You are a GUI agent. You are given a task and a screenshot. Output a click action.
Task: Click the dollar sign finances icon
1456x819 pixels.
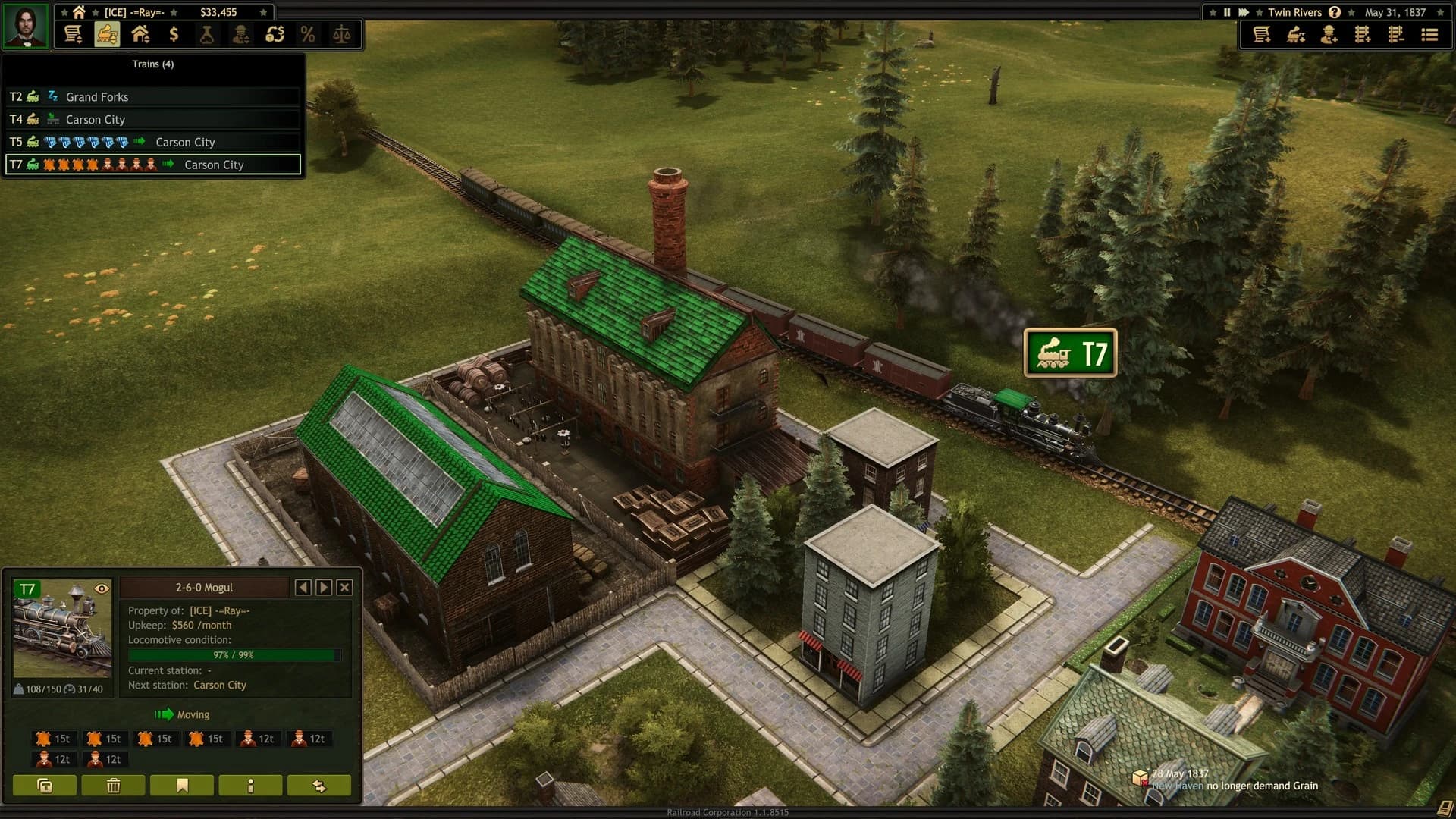click(x=174, y=34)
